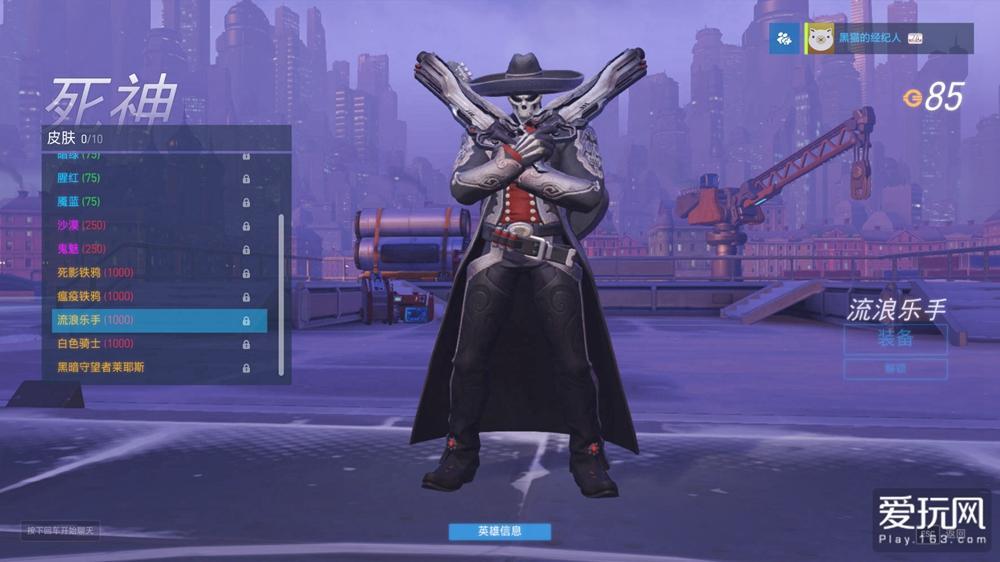Select the 腥红 (75) skin row
Viewport: 1000px width, 562px height.
point(150,178)
